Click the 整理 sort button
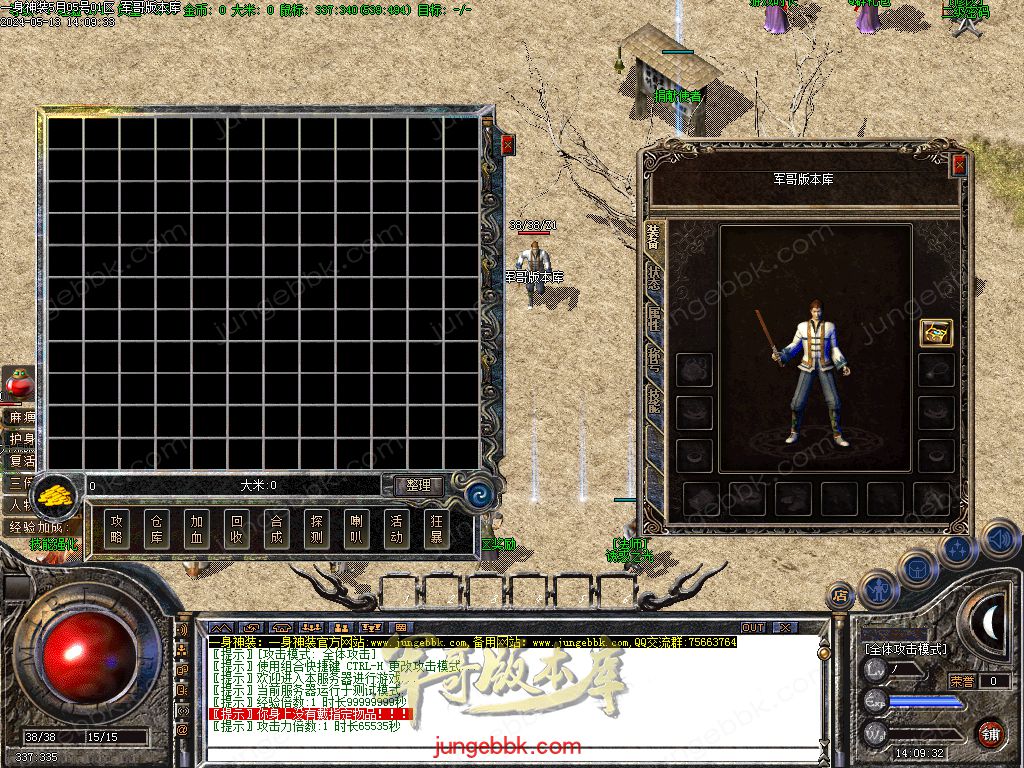 tap(418, 485)
